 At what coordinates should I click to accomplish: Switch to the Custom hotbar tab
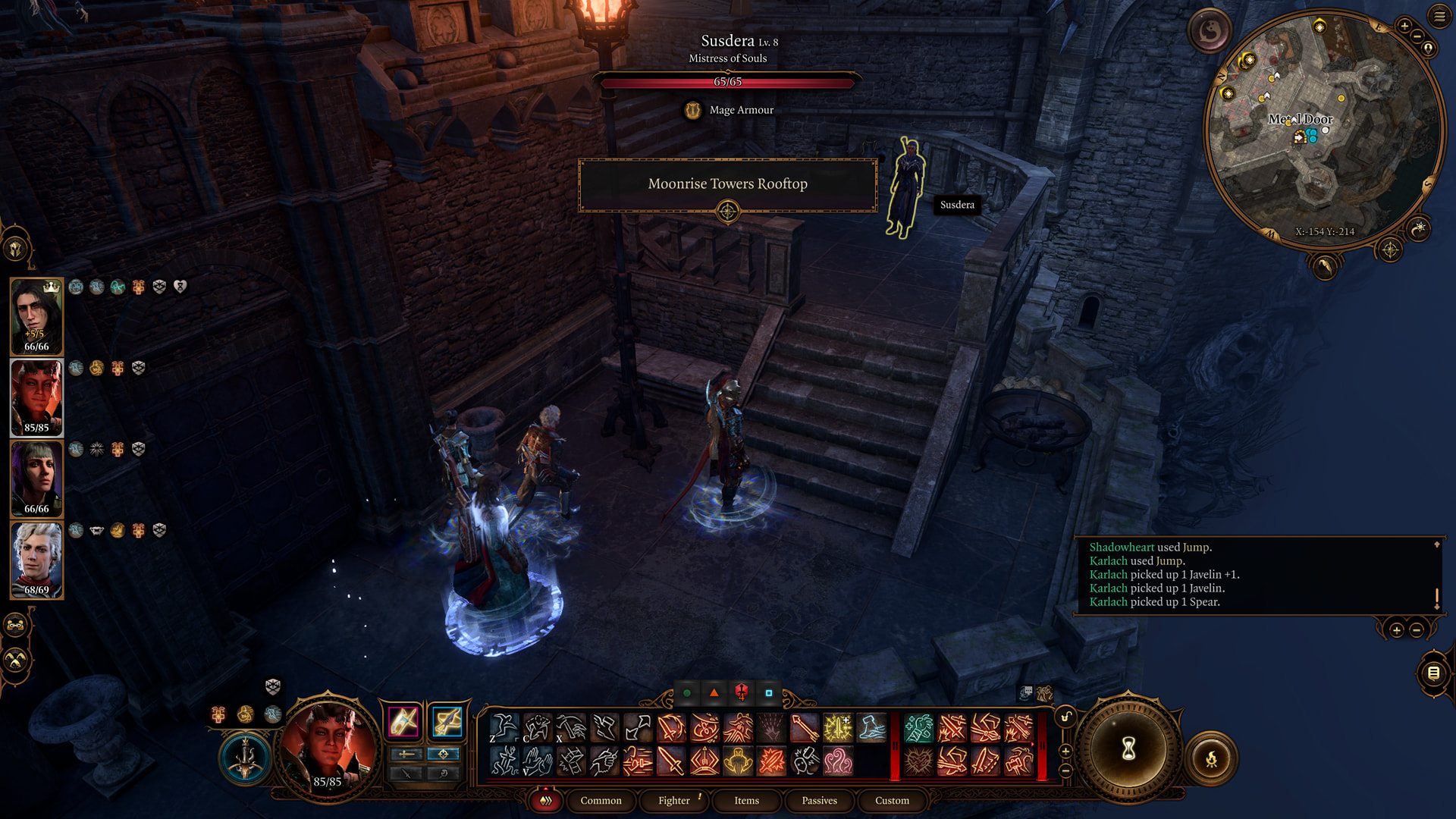(x=892, y=801)
